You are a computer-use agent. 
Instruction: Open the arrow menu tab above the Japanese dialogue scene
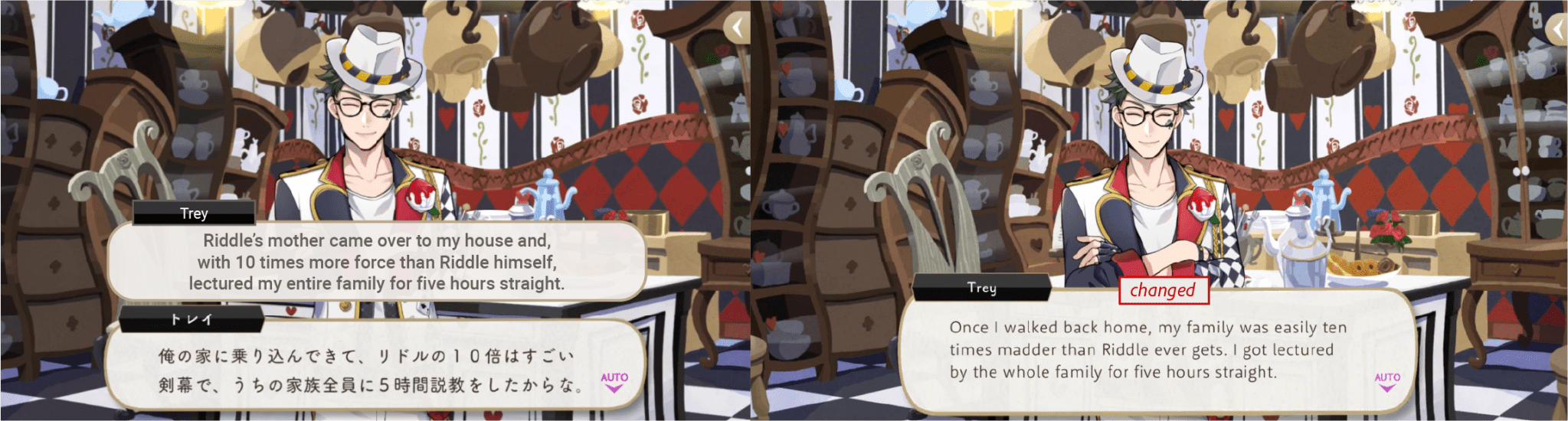point(737,29)
